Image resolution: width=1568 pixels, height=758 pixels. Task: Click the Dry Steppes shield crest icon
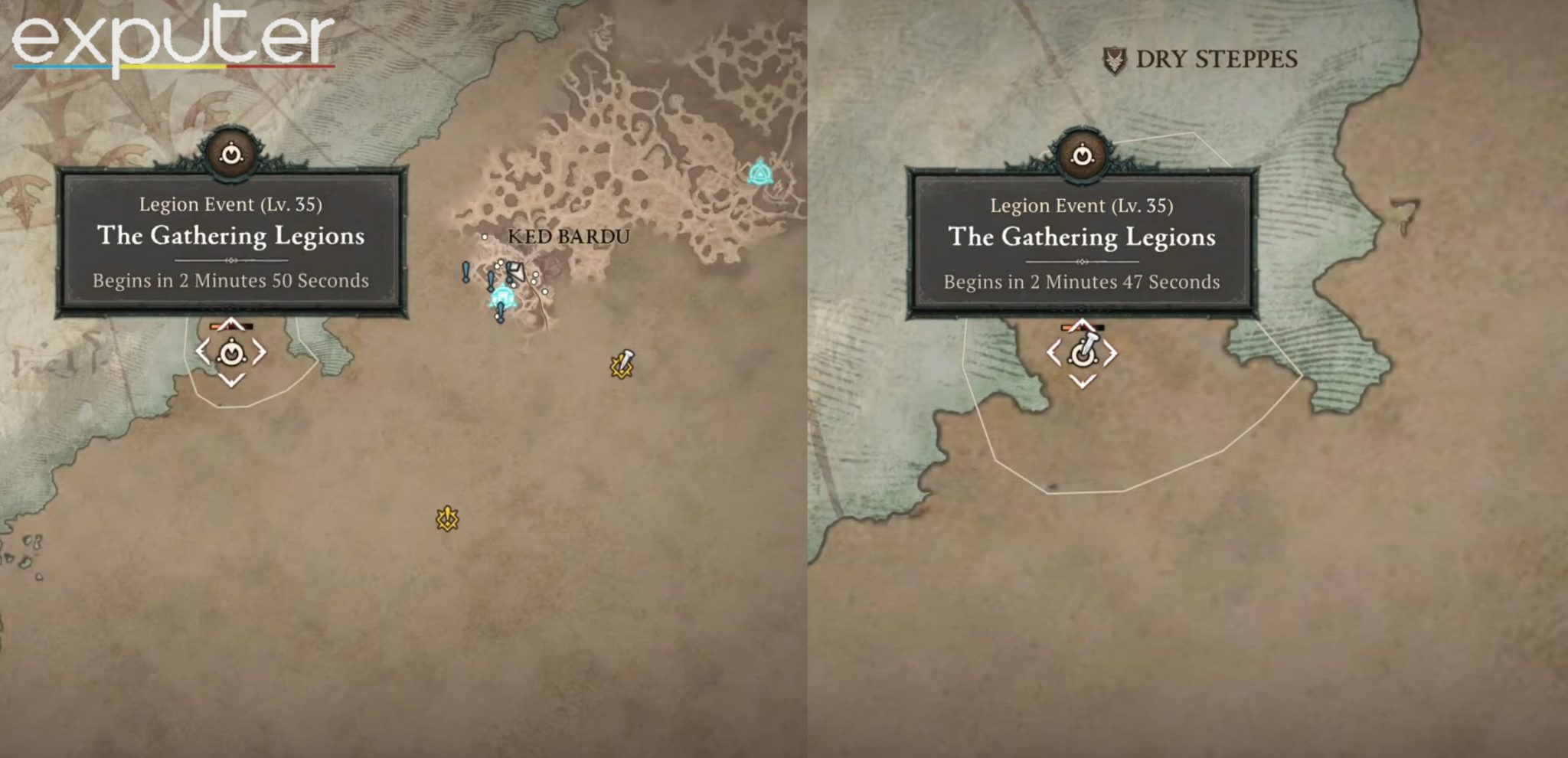coord(1116,59)
